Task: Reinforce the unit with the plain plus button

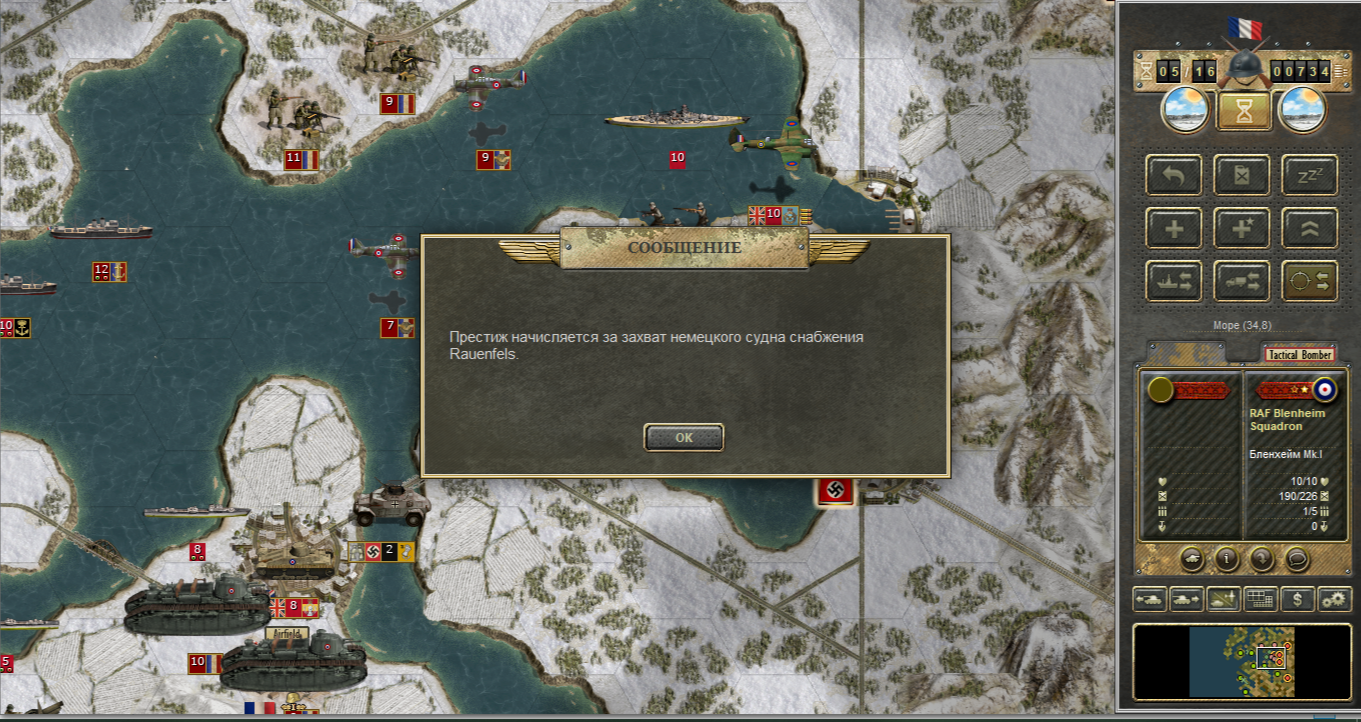Action: (1174, 228)
